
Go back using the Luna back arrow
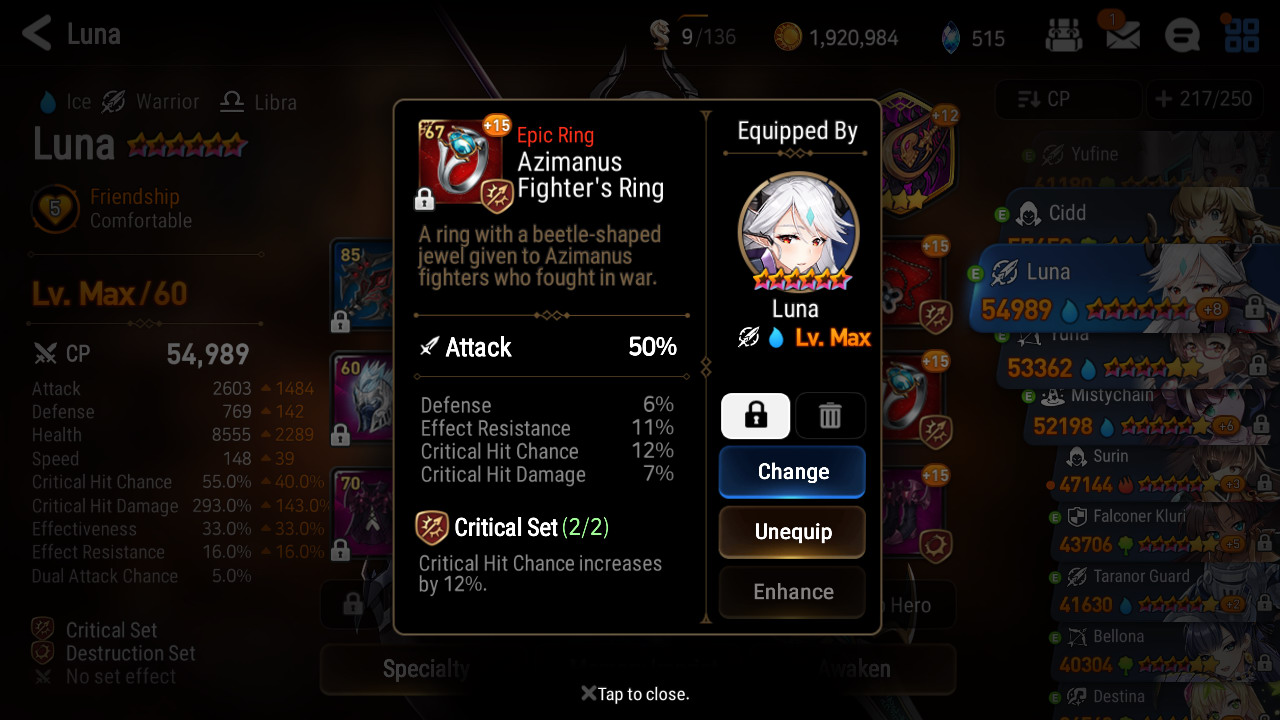(x=37, y=34)
